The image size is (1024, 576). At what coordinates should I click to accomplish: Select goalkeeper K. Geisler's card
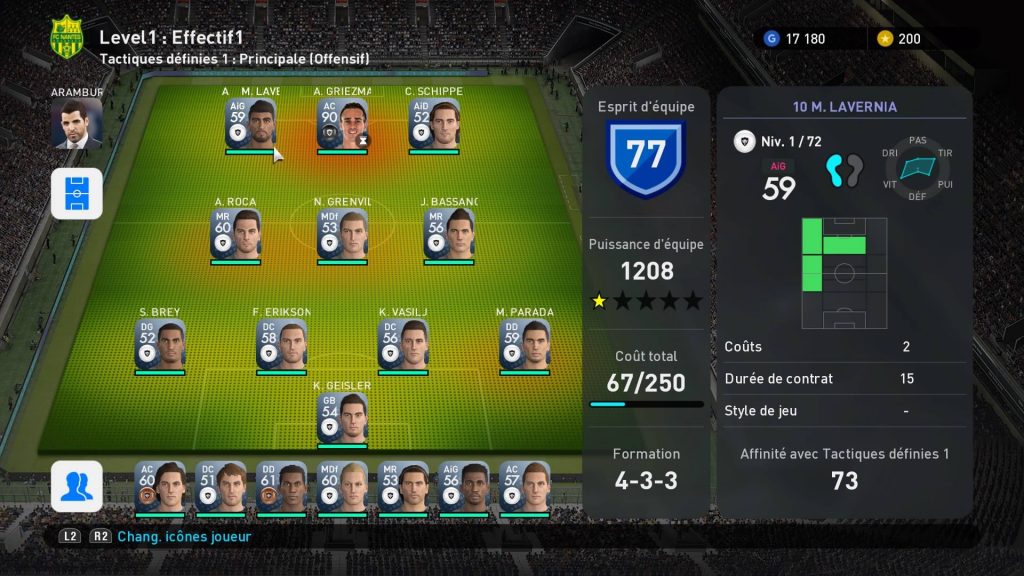click(342, 418)
